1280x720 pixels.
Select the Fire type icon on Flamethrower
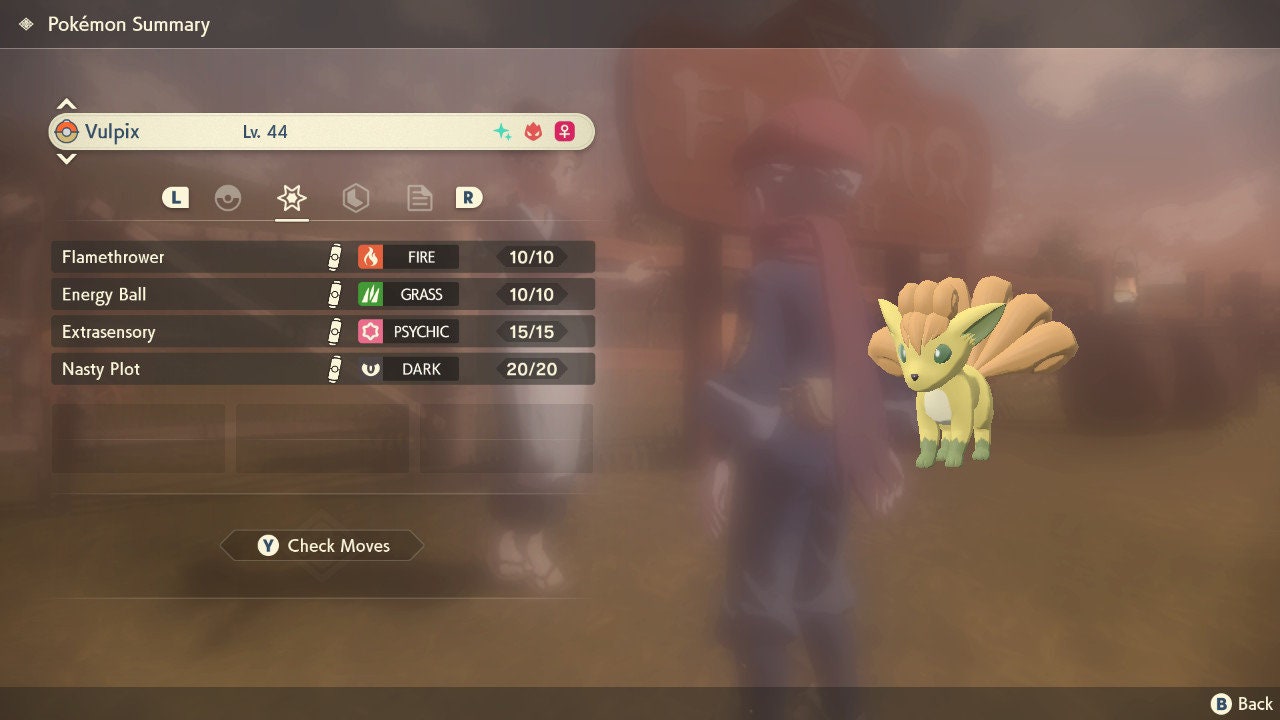coord(372,257)
